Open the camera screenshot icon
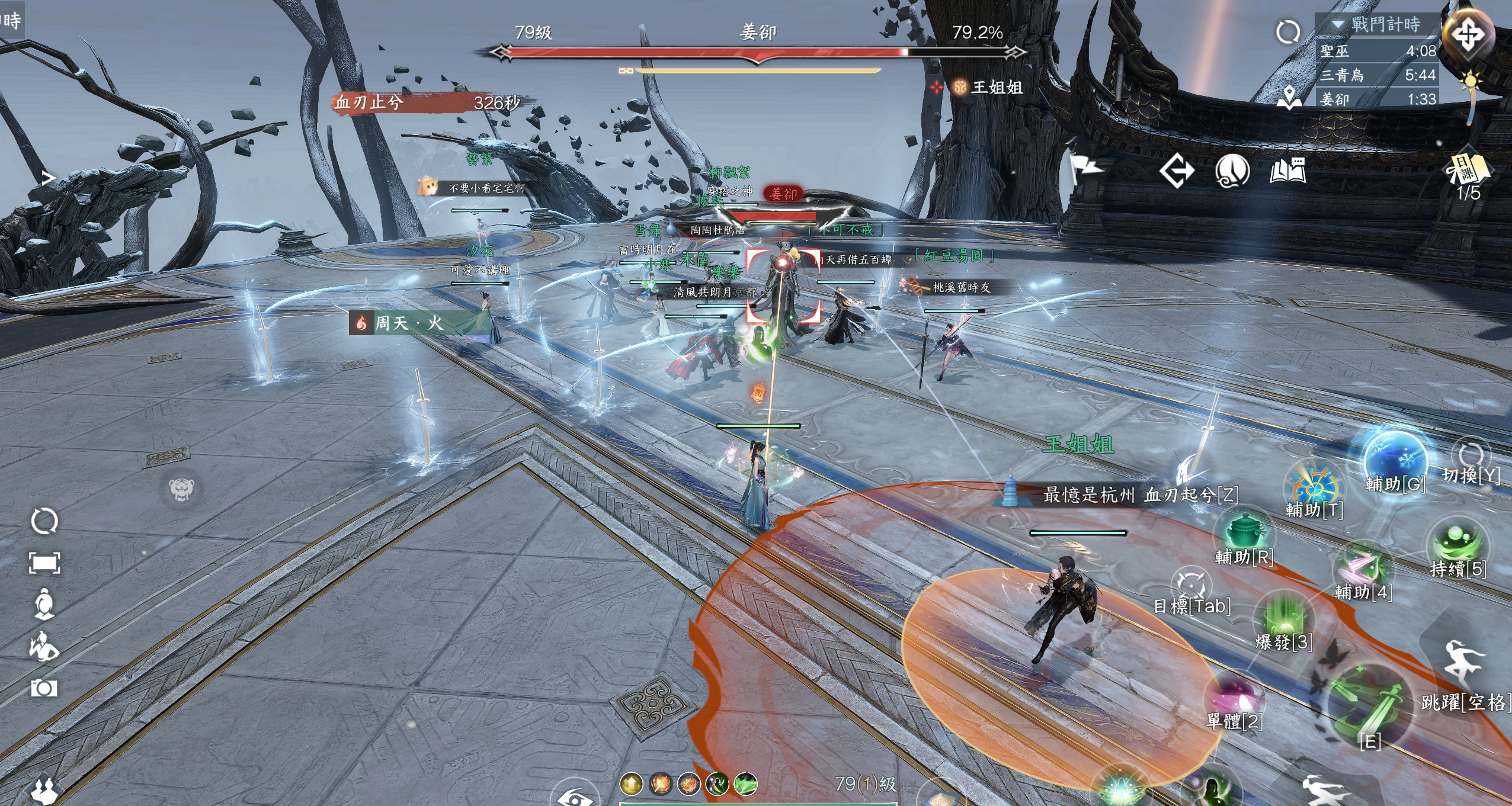Screen dimensions: 1512x806 pyautogui.click(x=44, y=688)
